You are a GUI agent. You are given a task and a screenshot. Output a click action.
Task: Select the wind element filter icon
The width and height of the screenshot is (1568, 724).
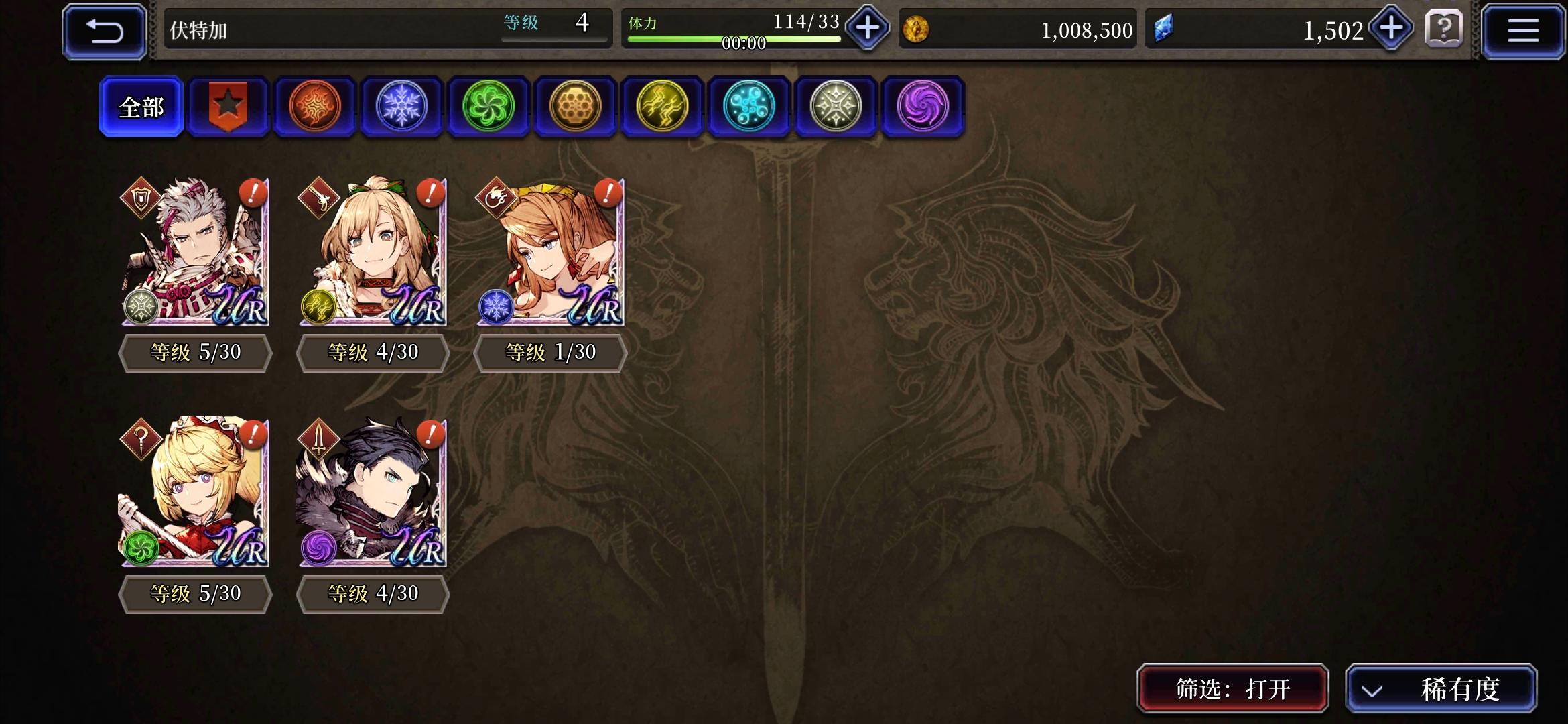(x=488, y=107)
